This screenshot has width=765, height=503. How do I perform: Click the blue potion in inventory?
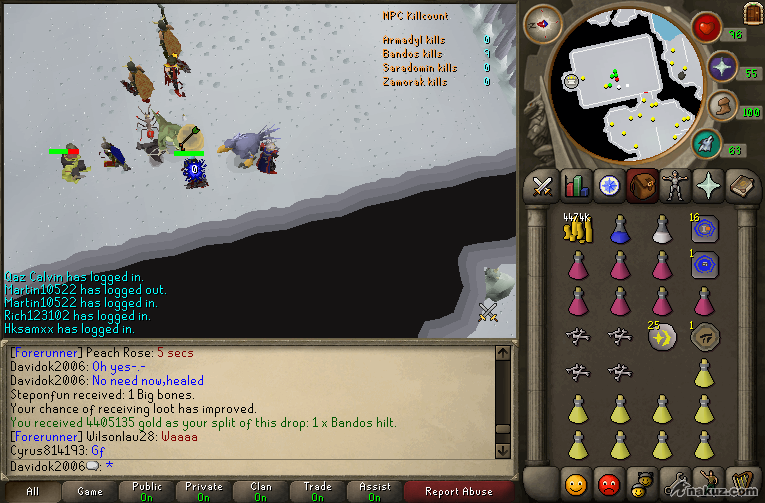coord(620,230)
